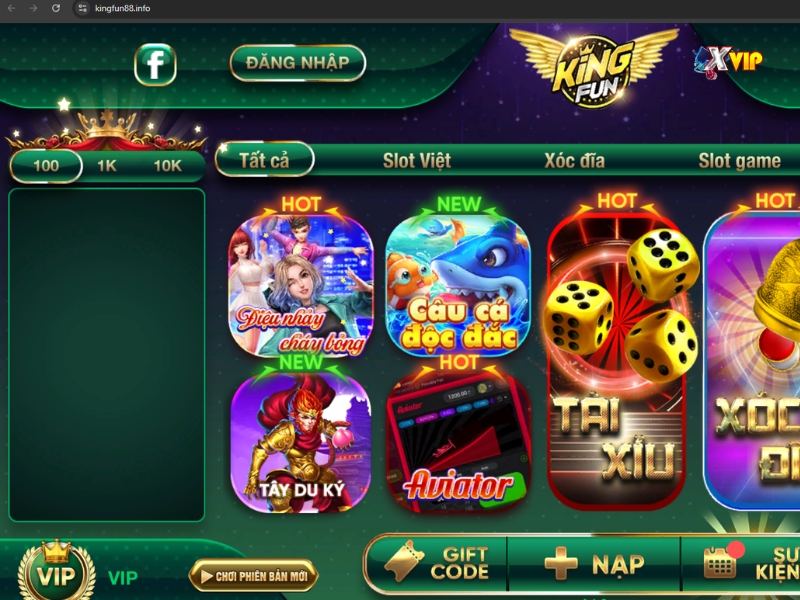Open the VIP crown badge
This screenshot has width=800, height=600.
57,574
